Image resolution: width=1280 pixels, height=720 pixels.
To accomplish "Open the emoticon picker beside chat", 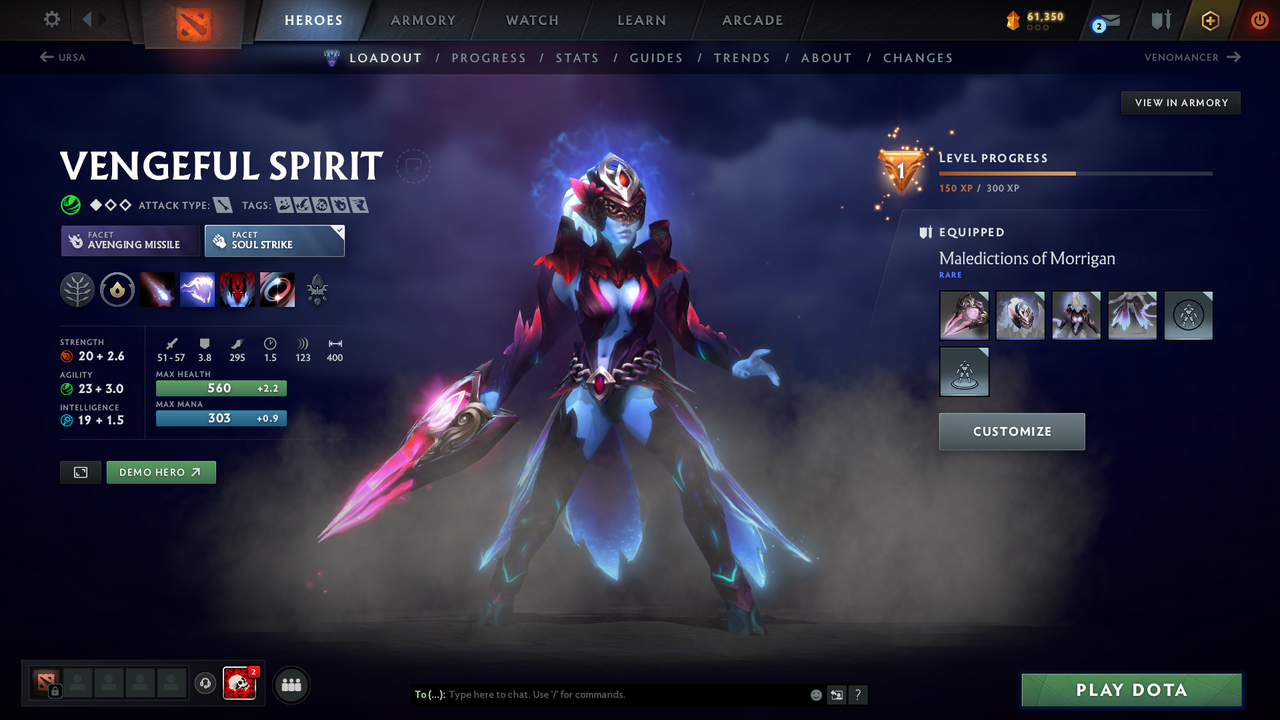I will 815,694.
